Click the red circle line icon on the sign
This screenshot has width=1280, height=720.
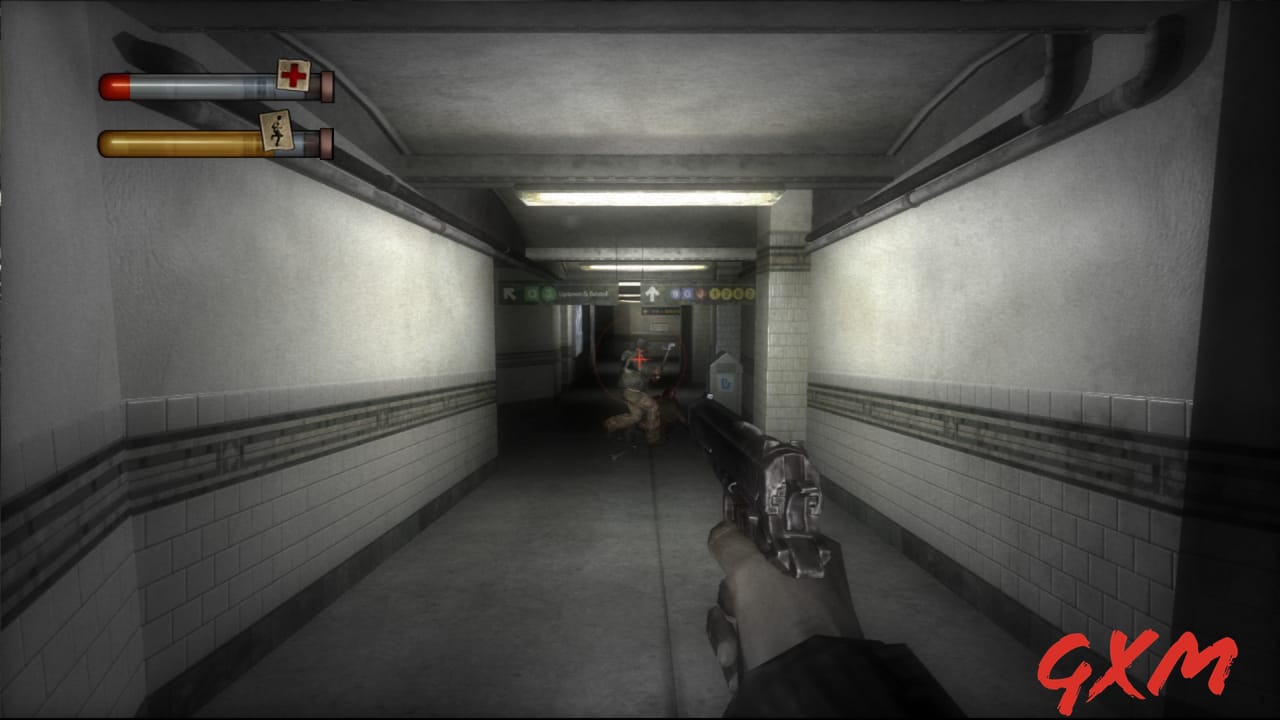701,293
